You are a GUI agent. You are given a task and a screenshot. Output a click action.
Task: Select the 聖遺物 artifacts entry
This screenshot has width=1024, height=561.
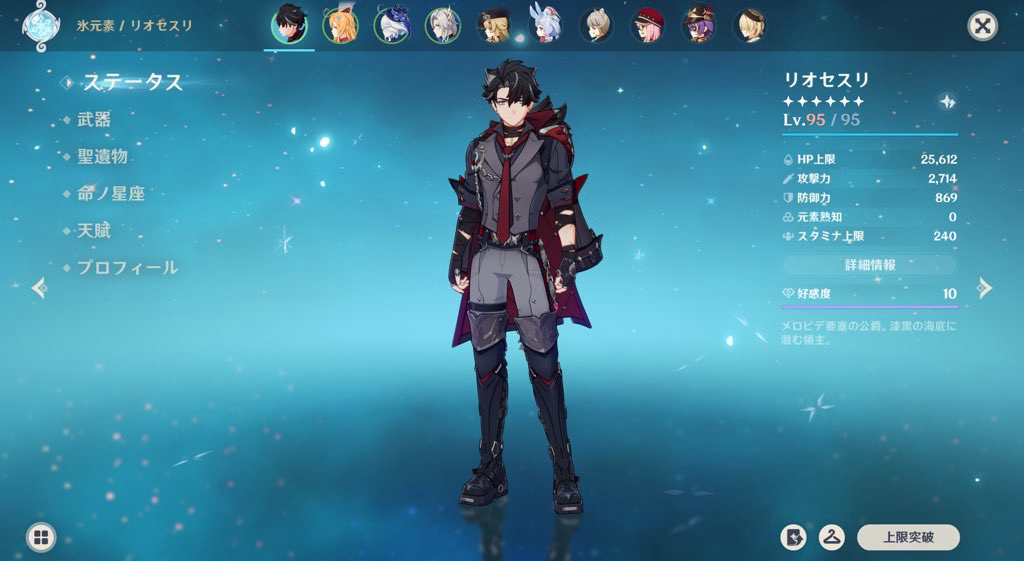(x=102, y=156)
